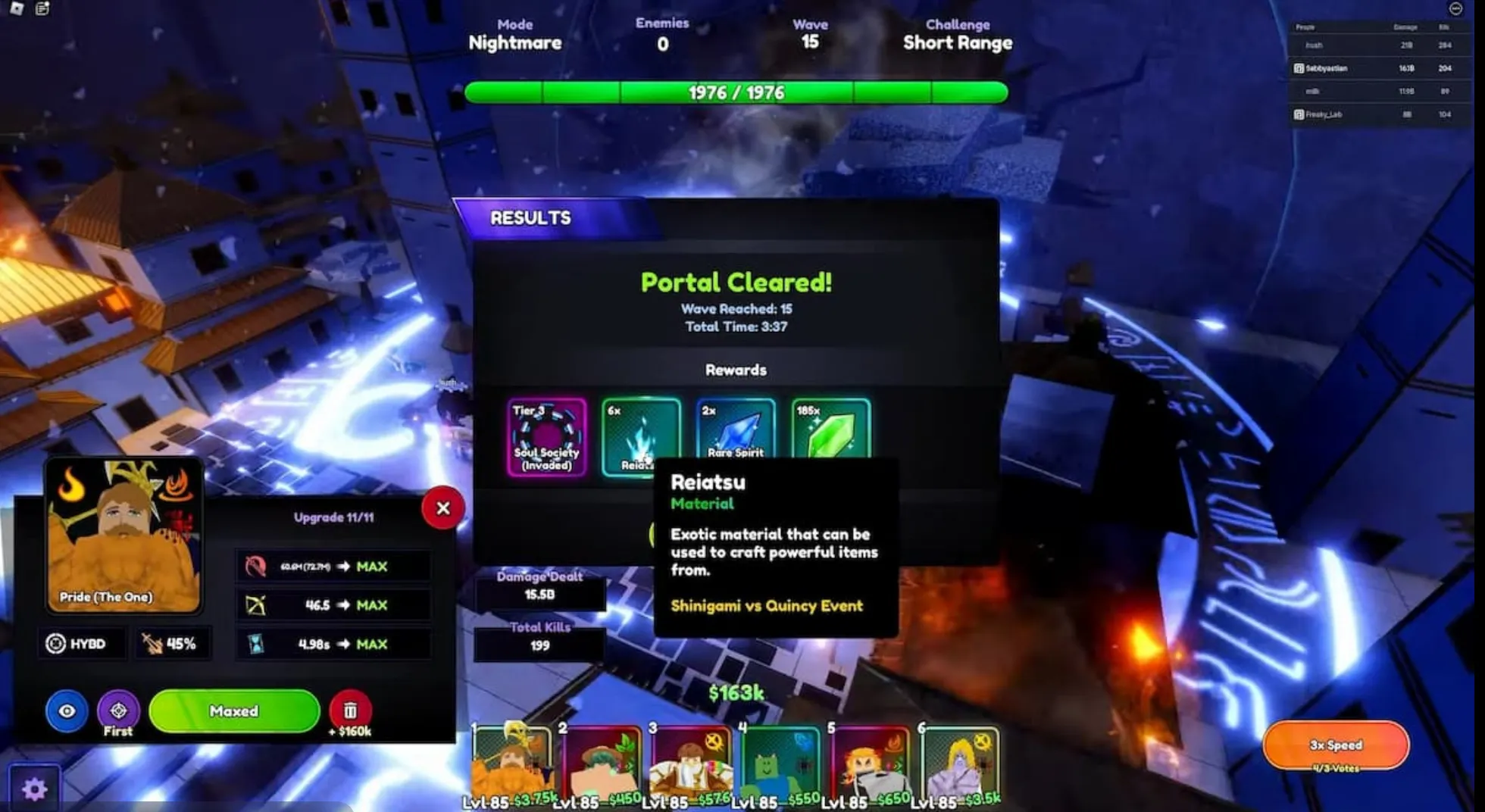Image resolution: width=1485 pixels, height=812 pixels.
Task: Close the Pride (The One) upgrade panel
Action: (443, 508)
